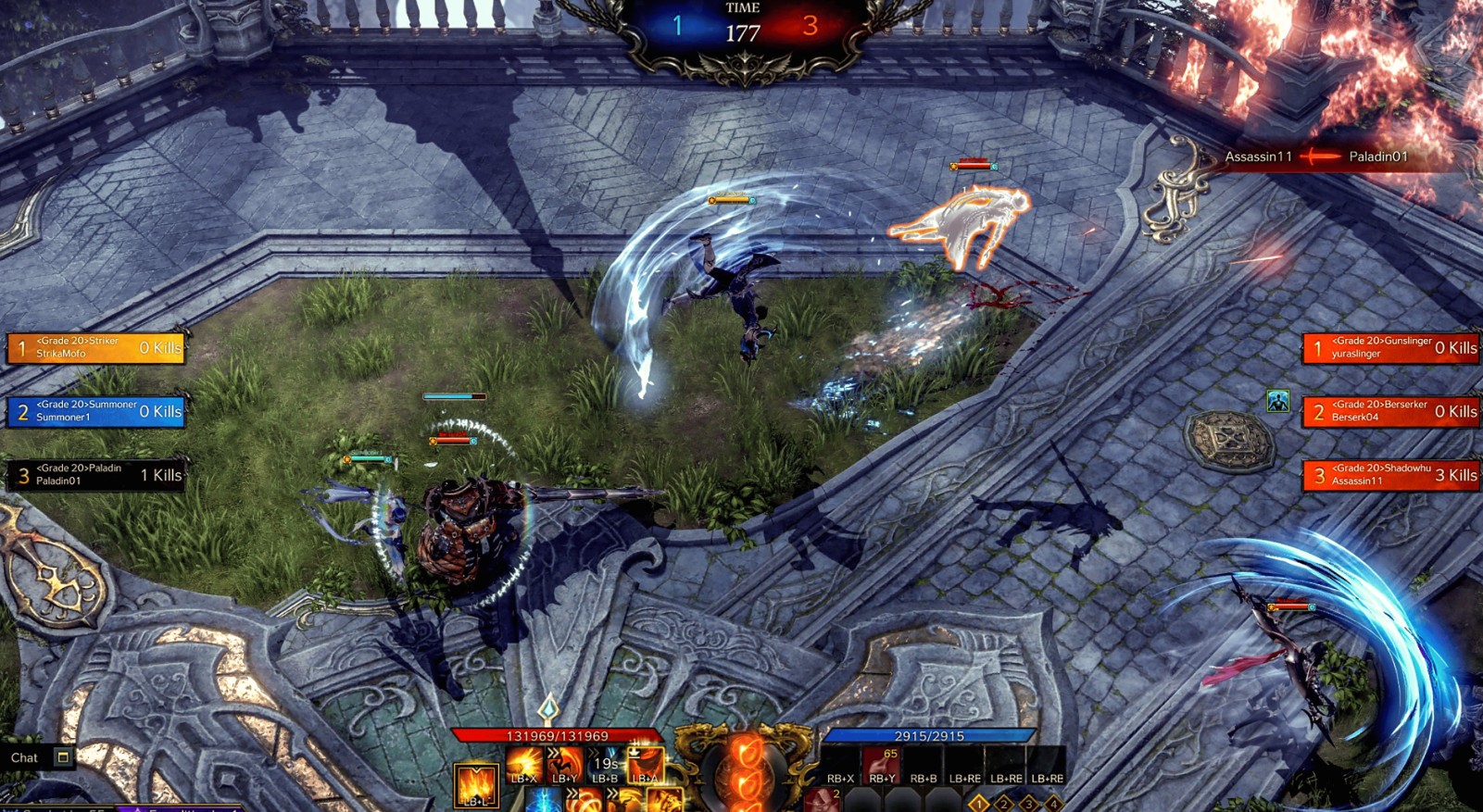
Task: Expand the Chat panel window icon
Action: 60,757
